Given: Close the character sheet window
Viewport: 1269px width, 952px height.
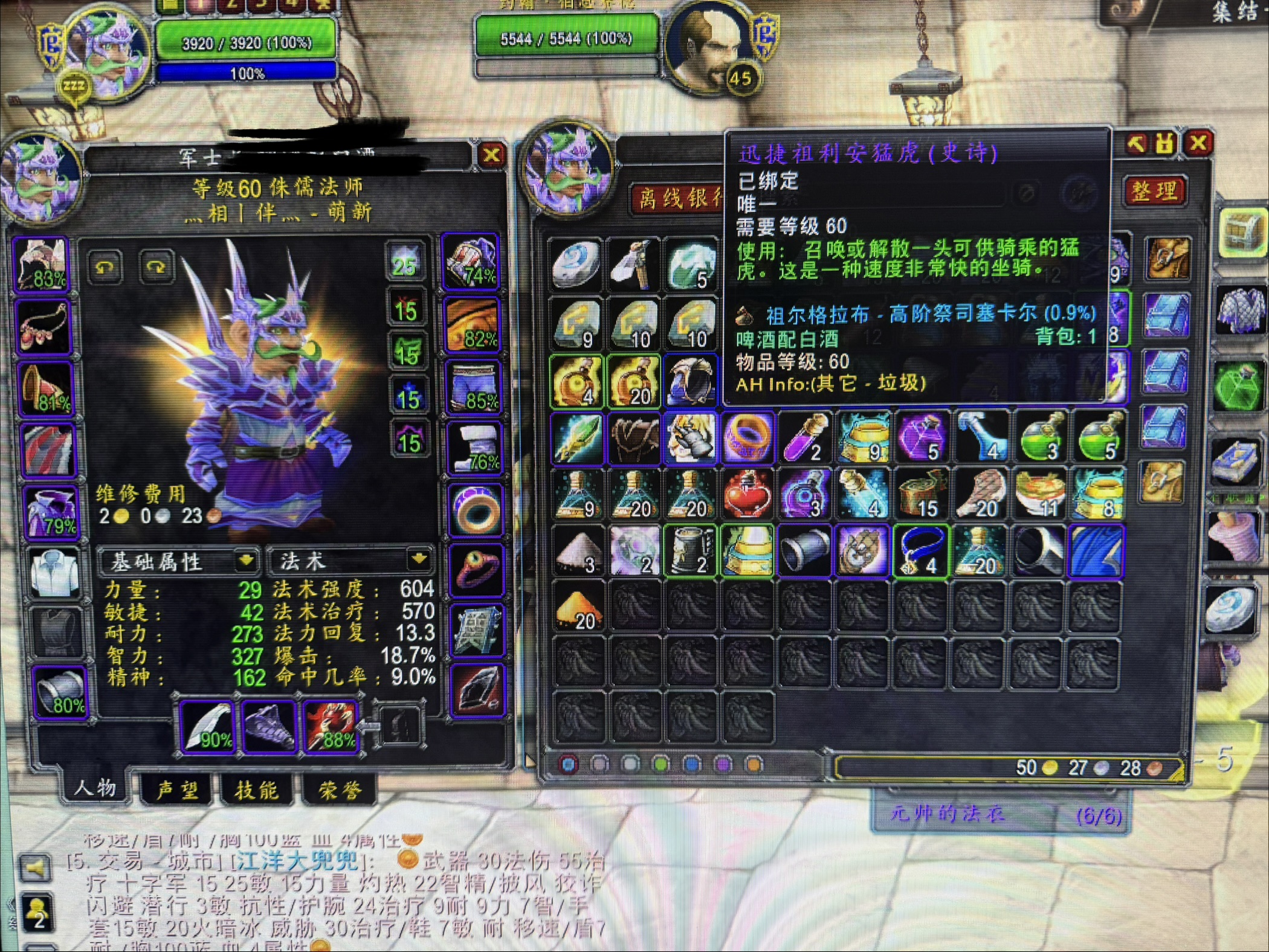Looking at the screenshot, I should (x=492, y=155).
